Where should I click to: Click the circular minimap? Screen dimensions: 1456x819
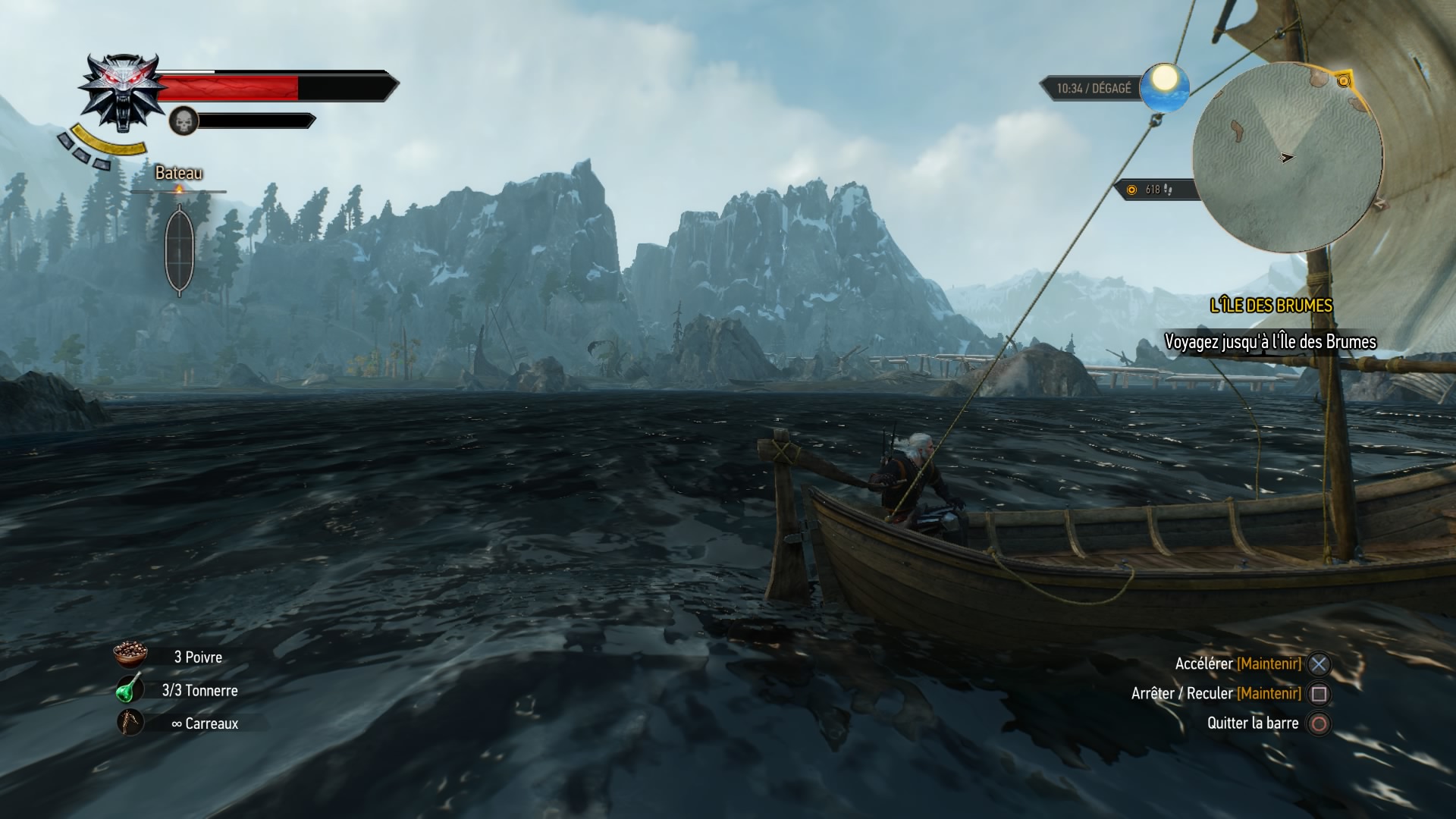pyautogui.click(x=1287, y=158)
